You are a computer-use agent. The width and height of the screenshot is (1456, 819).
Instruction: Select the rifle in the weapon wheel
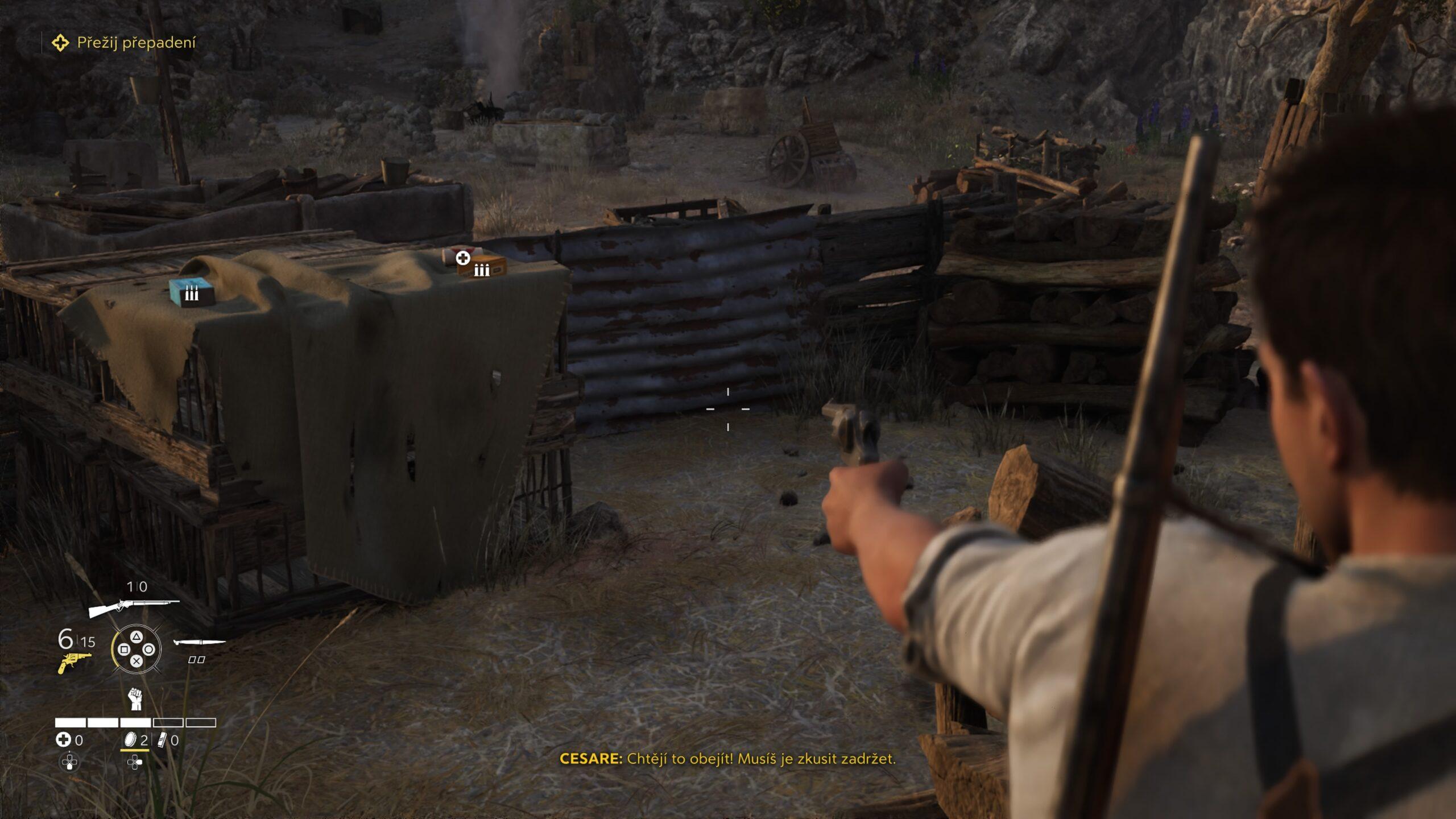tap(134, 607)
